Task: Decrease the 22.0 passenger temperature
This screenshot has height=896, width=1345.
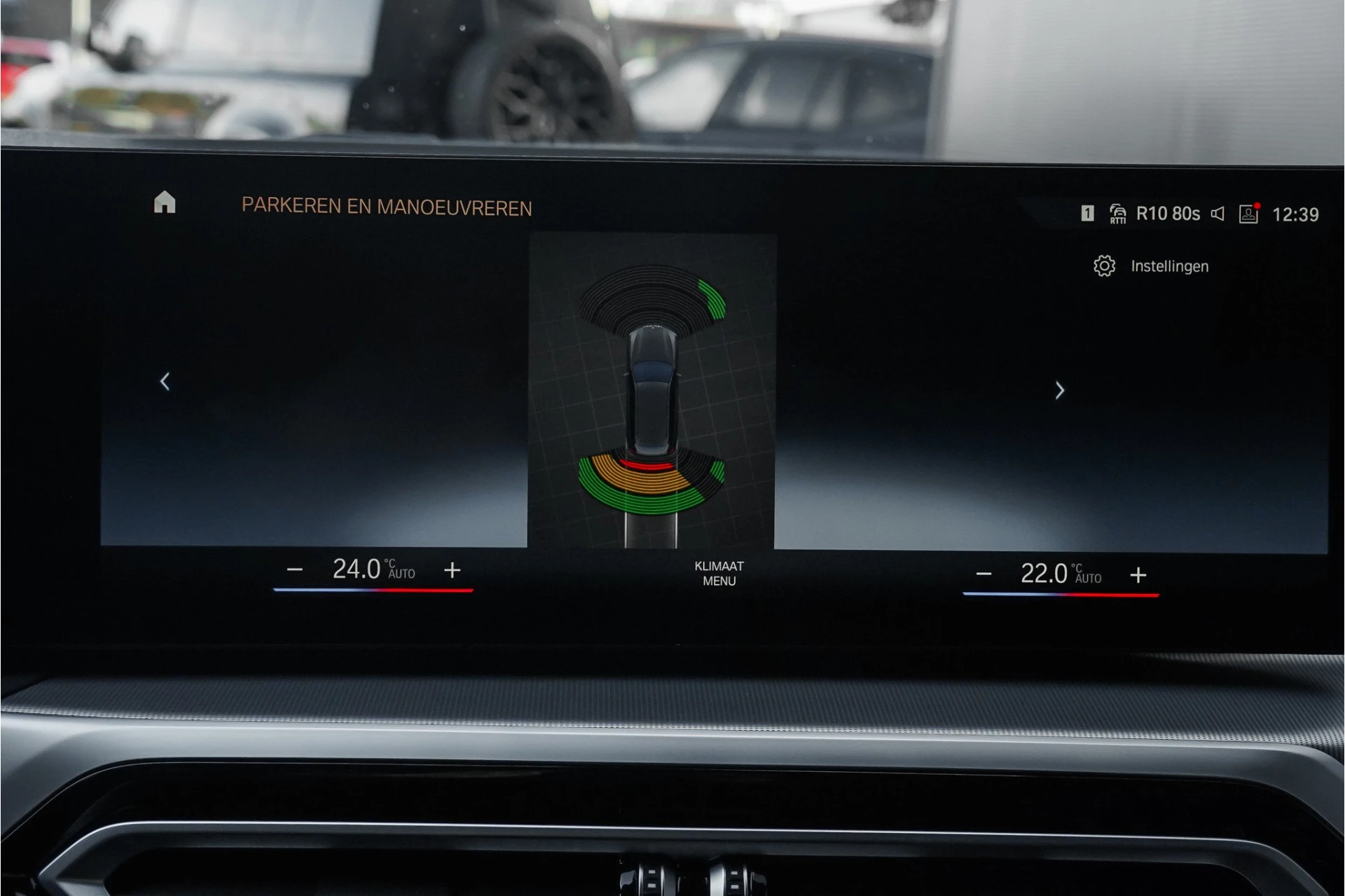Action: (984, 574)
